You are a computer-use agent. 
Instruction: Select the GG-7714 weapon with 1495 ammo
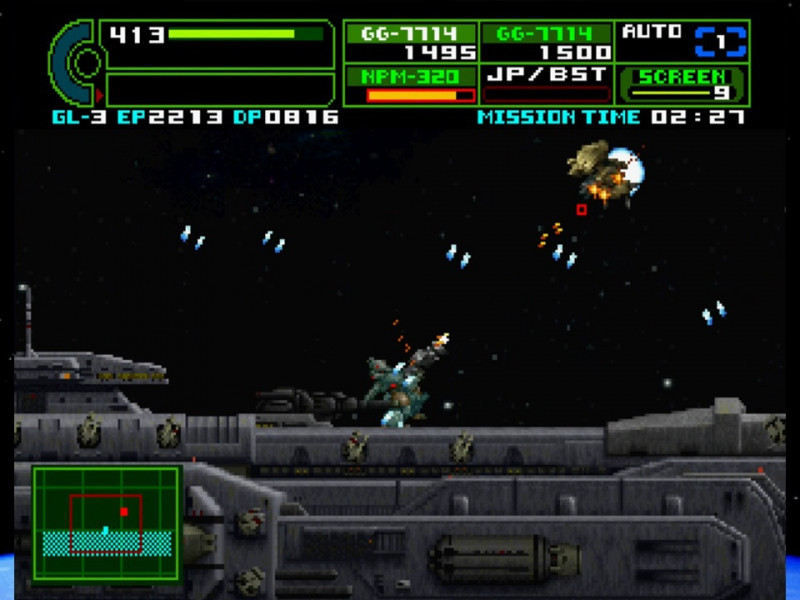click(x=411, y=42)
